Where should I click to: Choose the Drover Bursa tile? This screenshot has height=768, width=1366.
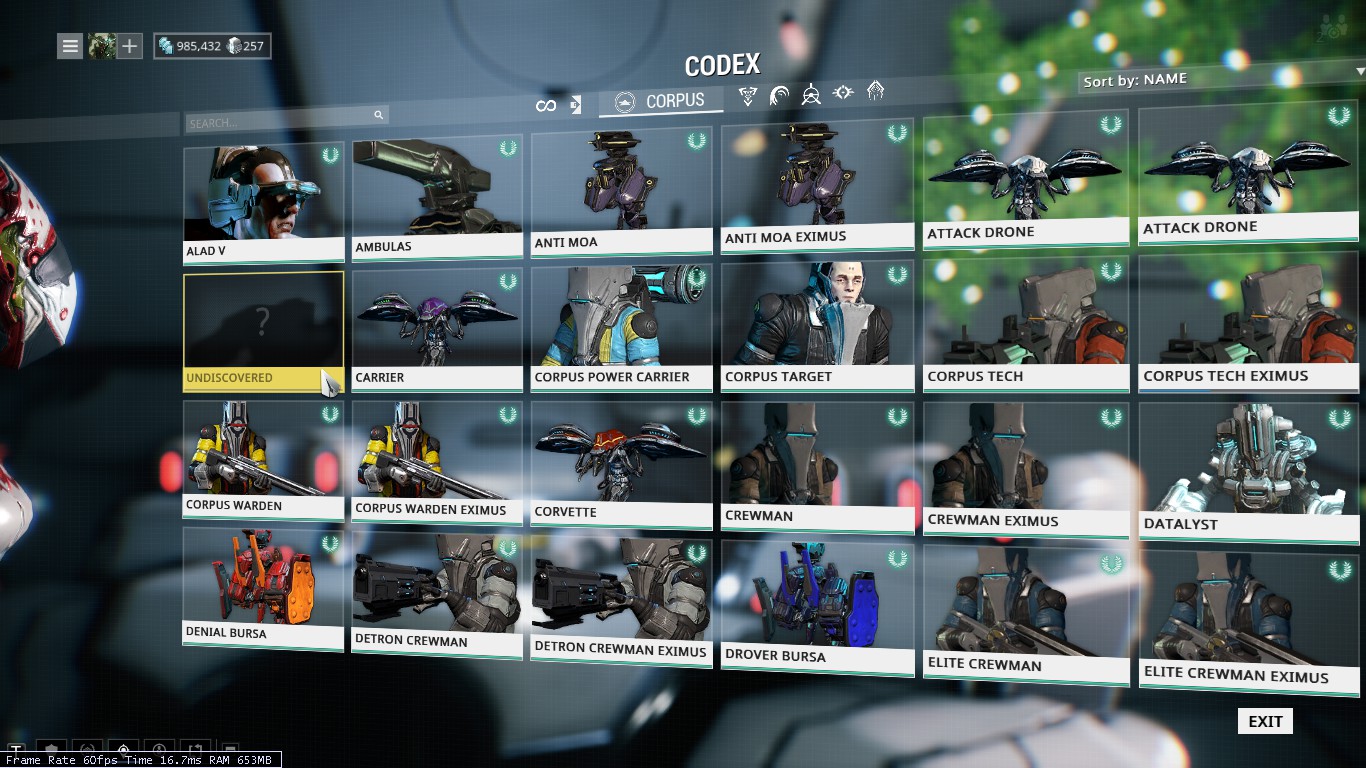817,605
